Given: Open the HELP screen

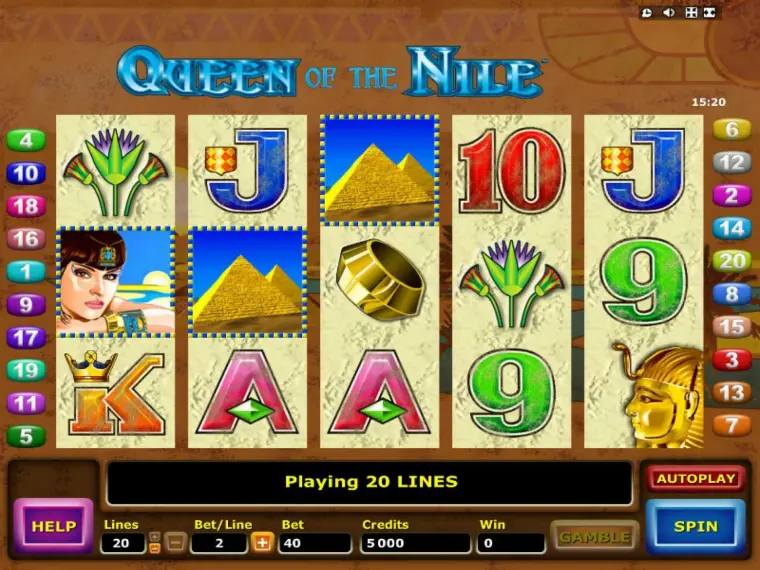Looking at the screenshot, I should click(52, 526).
